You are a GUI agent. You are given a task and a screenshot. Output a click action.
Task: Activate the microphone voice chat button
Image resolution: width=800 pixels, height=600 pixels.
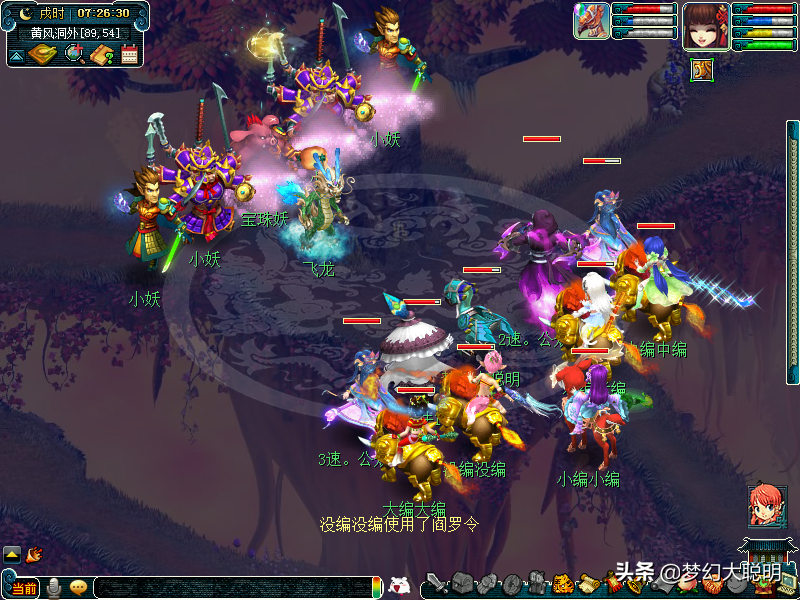point(53,588)
